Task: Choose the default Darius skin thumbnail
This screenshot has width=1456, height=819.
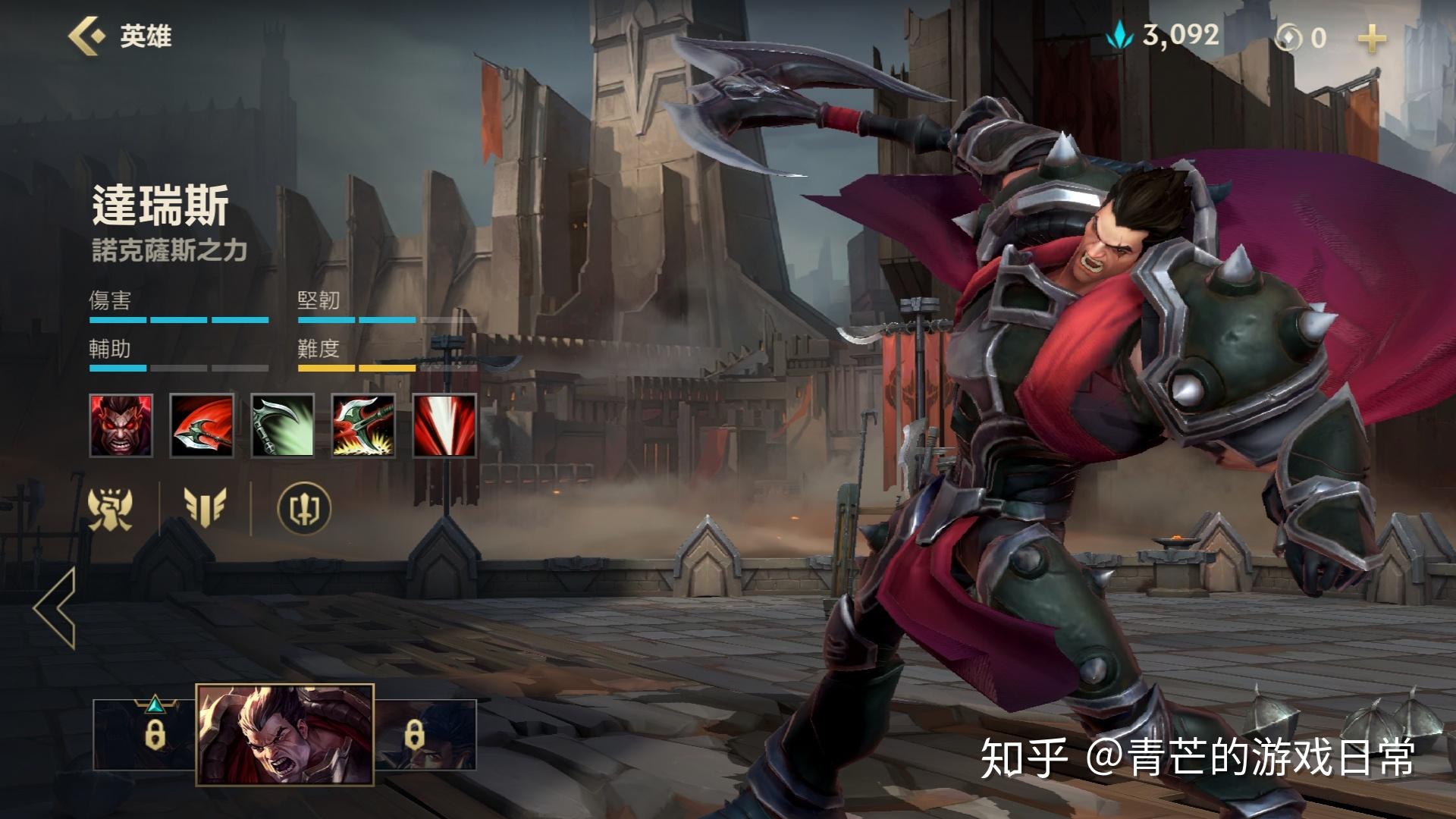Action: [285, 734]
